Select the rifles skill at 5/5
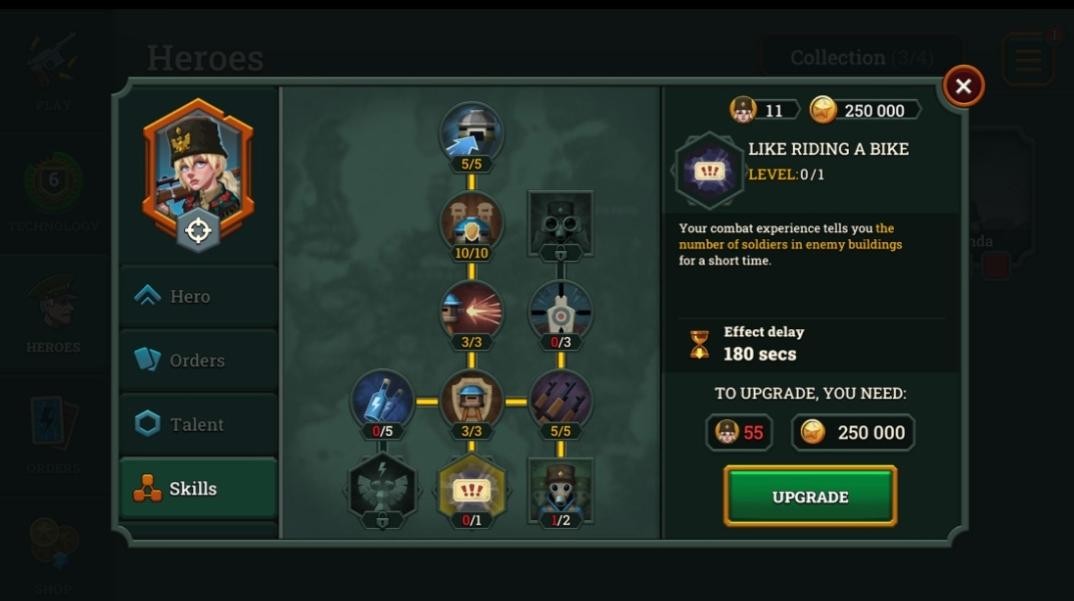 pos(560,400)
